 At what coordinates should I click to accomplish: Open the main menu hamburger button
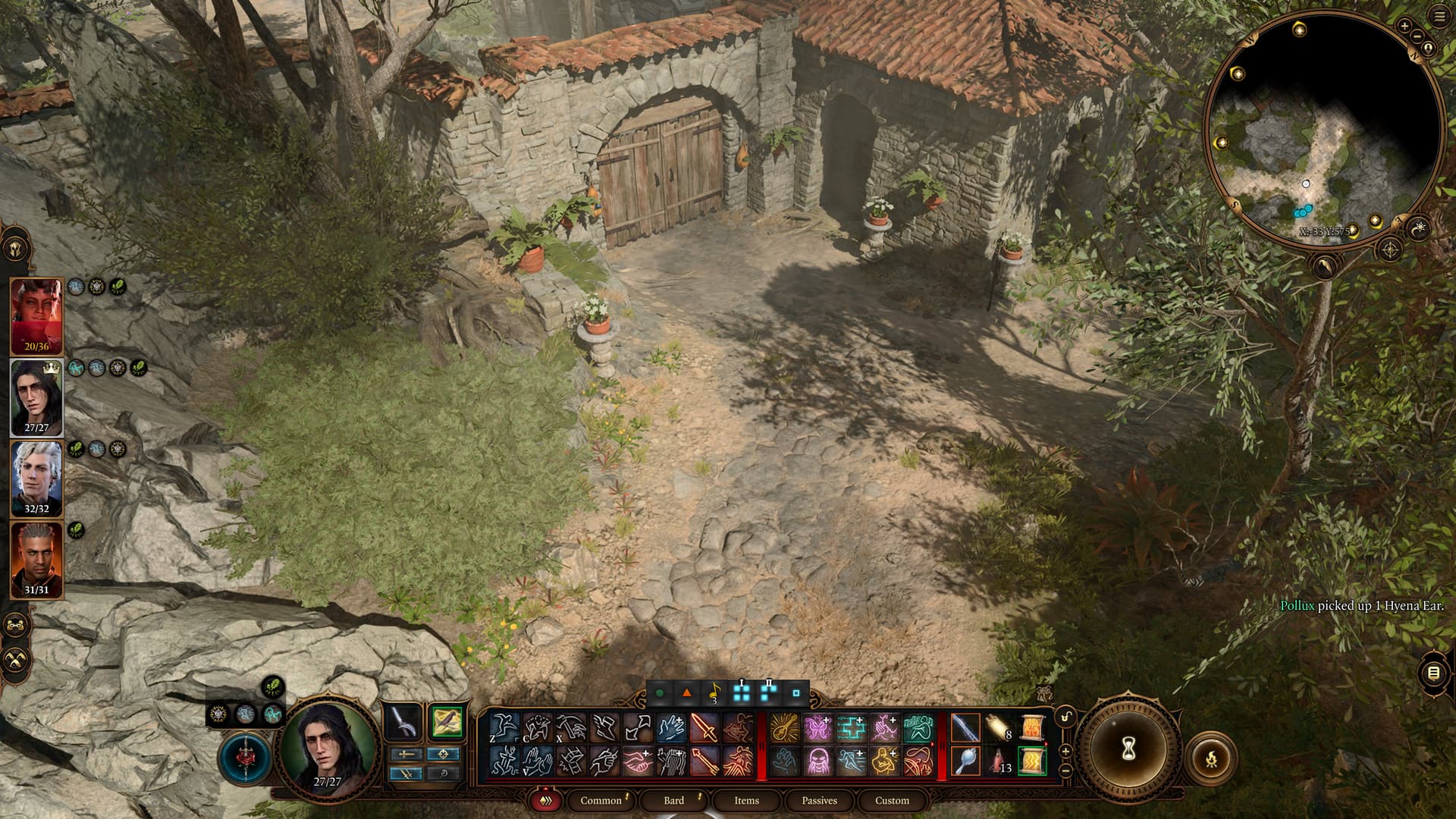pos(1439,17)
